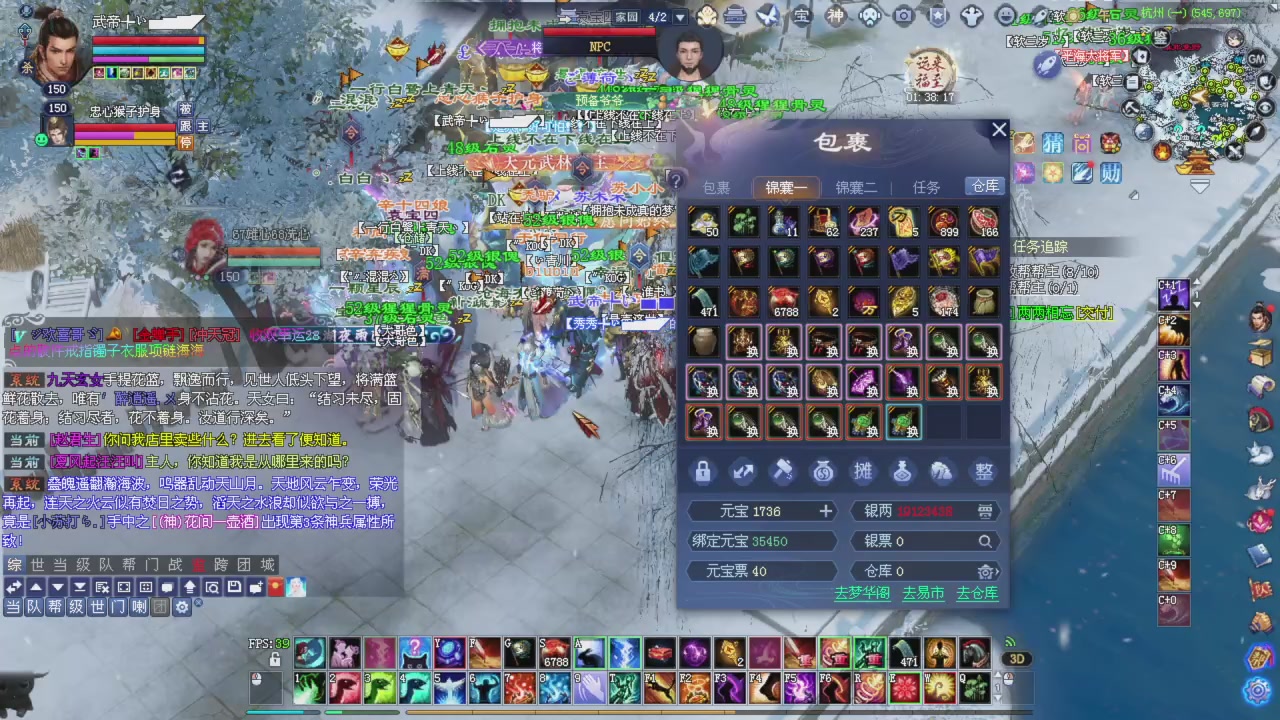The width and height of the screenshot is (1280, 720).
Task: Switch to the 任务 tab in bag window
Action: (x=925, y=187)
